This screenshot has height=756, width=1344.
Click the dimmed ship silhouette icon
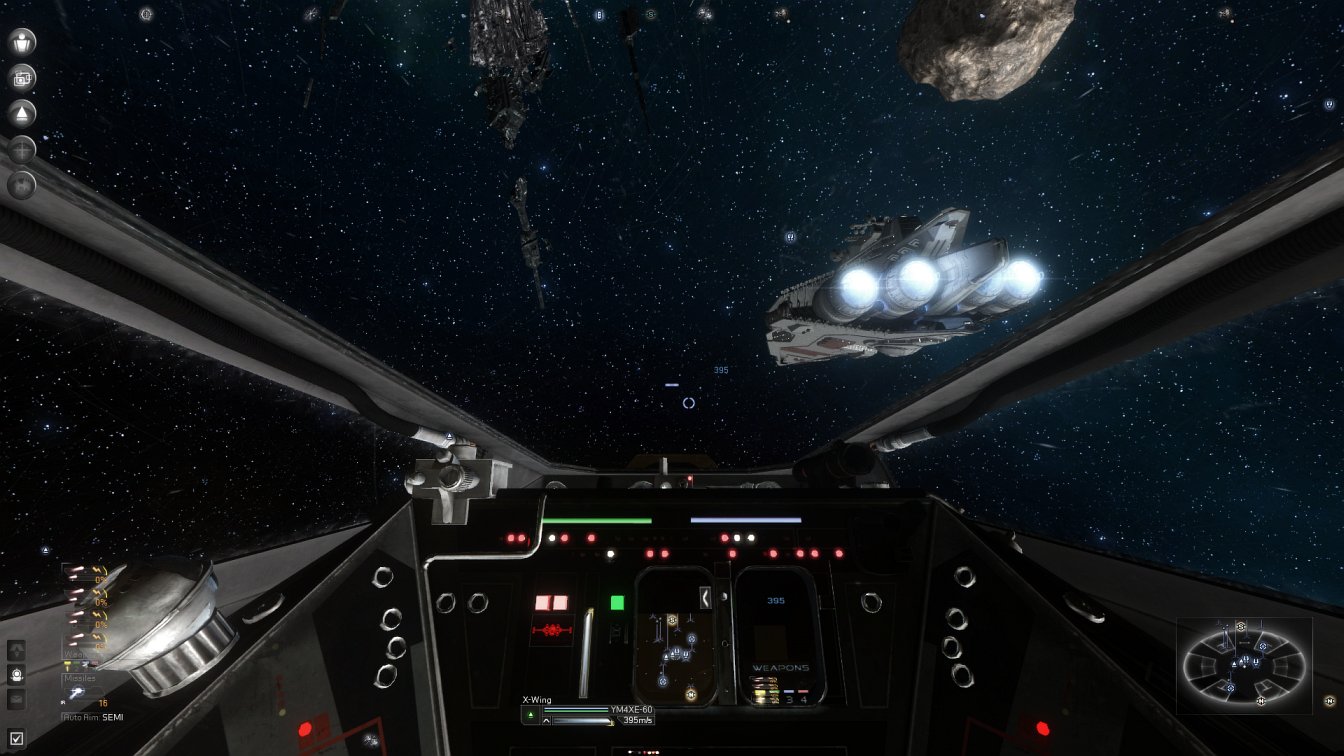(22, 185)
